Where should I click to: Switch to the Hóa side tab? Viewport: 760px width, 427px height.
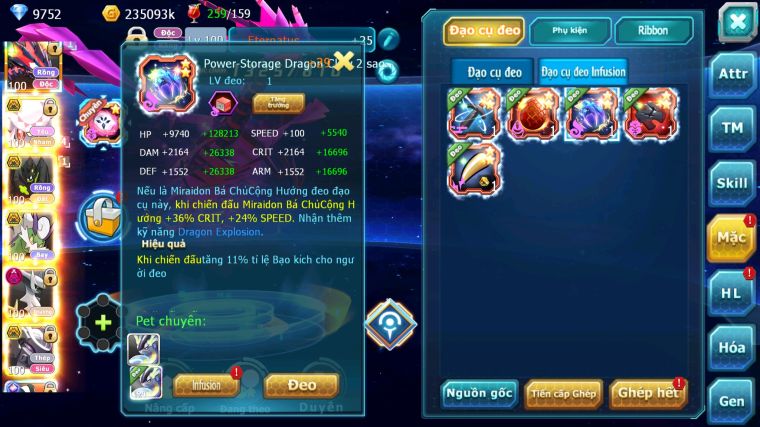731,347
